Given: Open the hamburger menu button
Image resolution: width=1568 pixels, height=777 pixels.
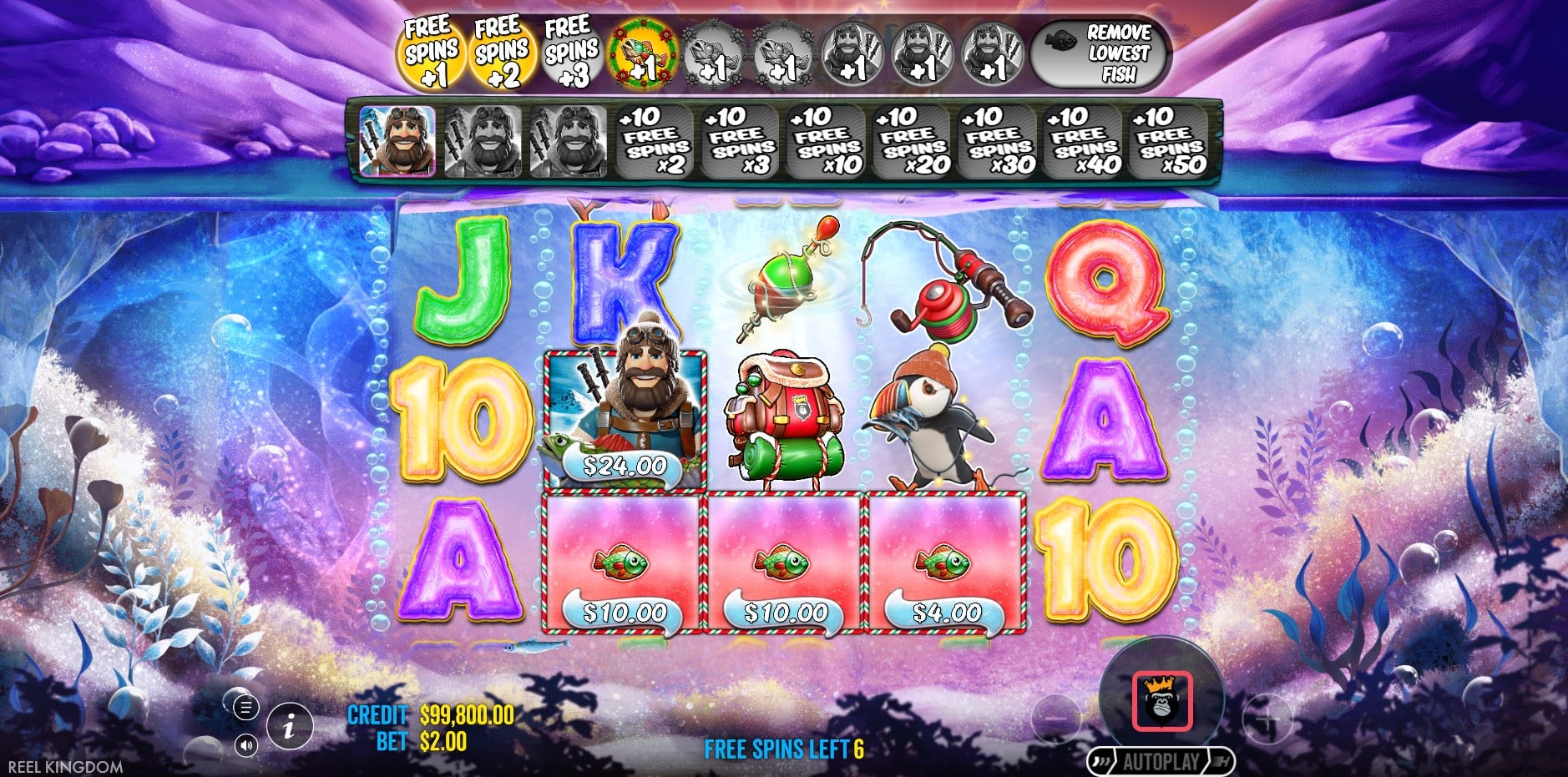Looking at the screenshot, I should tap(245, 708).
